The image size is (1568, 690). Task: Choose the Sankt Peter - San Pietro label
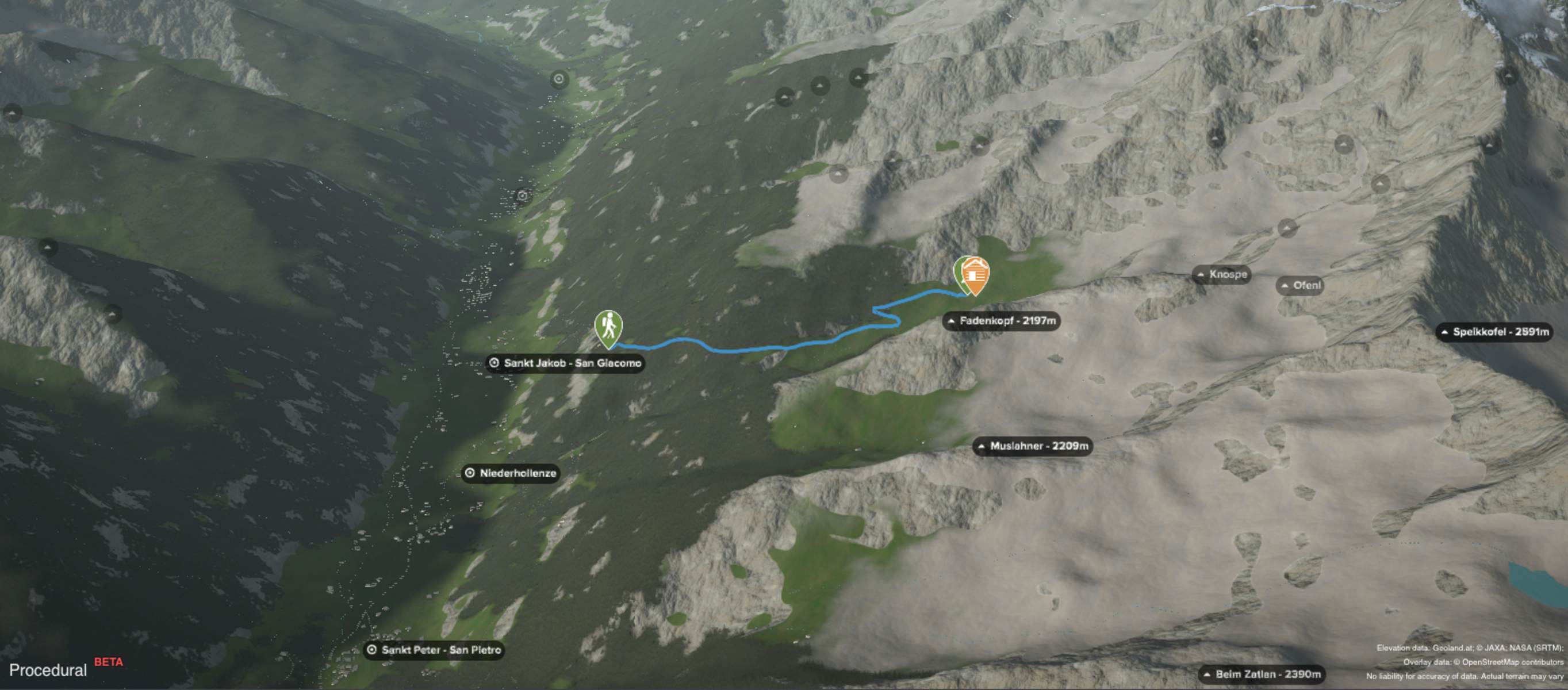click(x=435, y=650)
